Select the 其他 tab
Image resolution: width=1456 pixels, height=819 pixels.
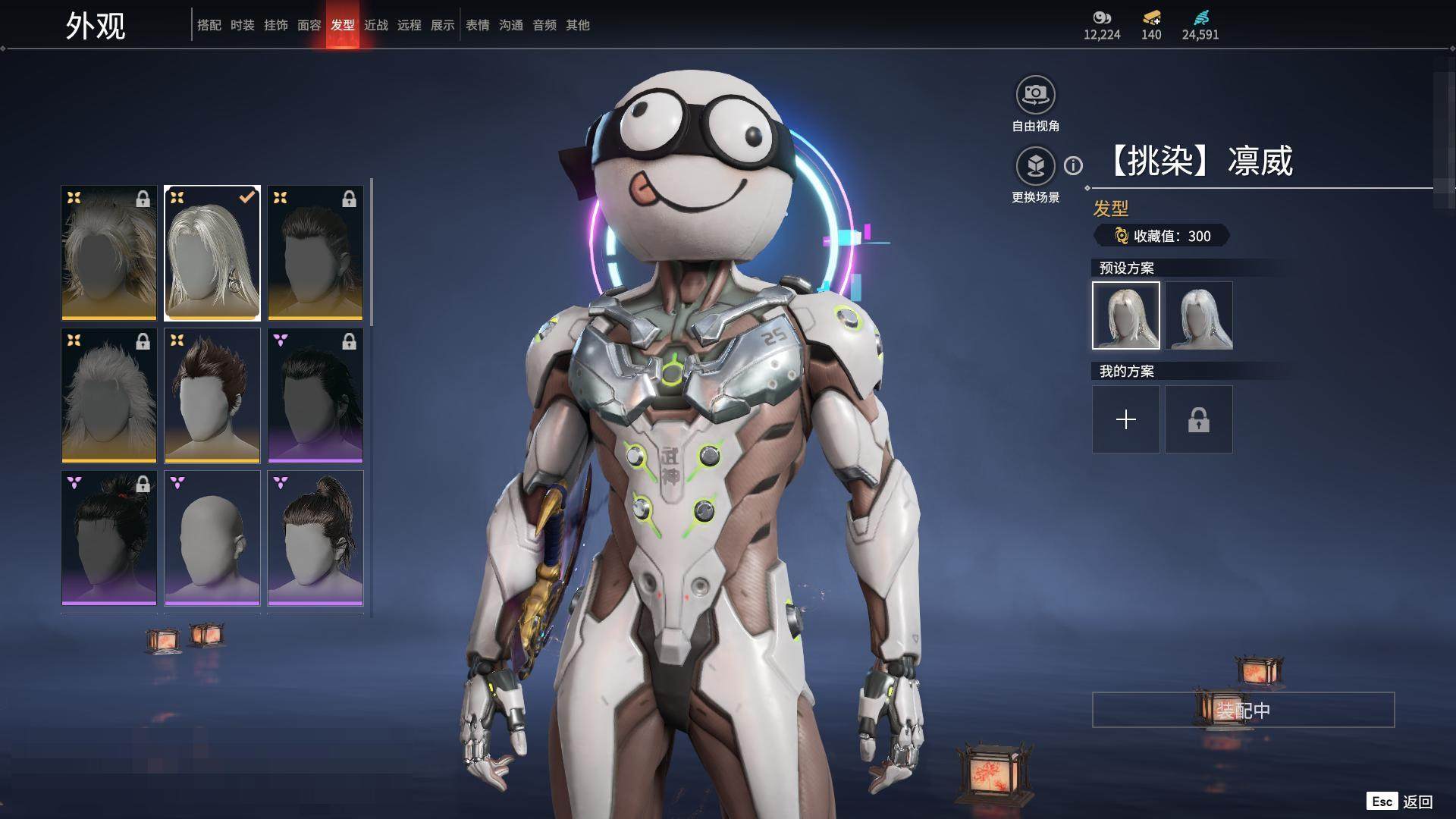click(578, 25)
